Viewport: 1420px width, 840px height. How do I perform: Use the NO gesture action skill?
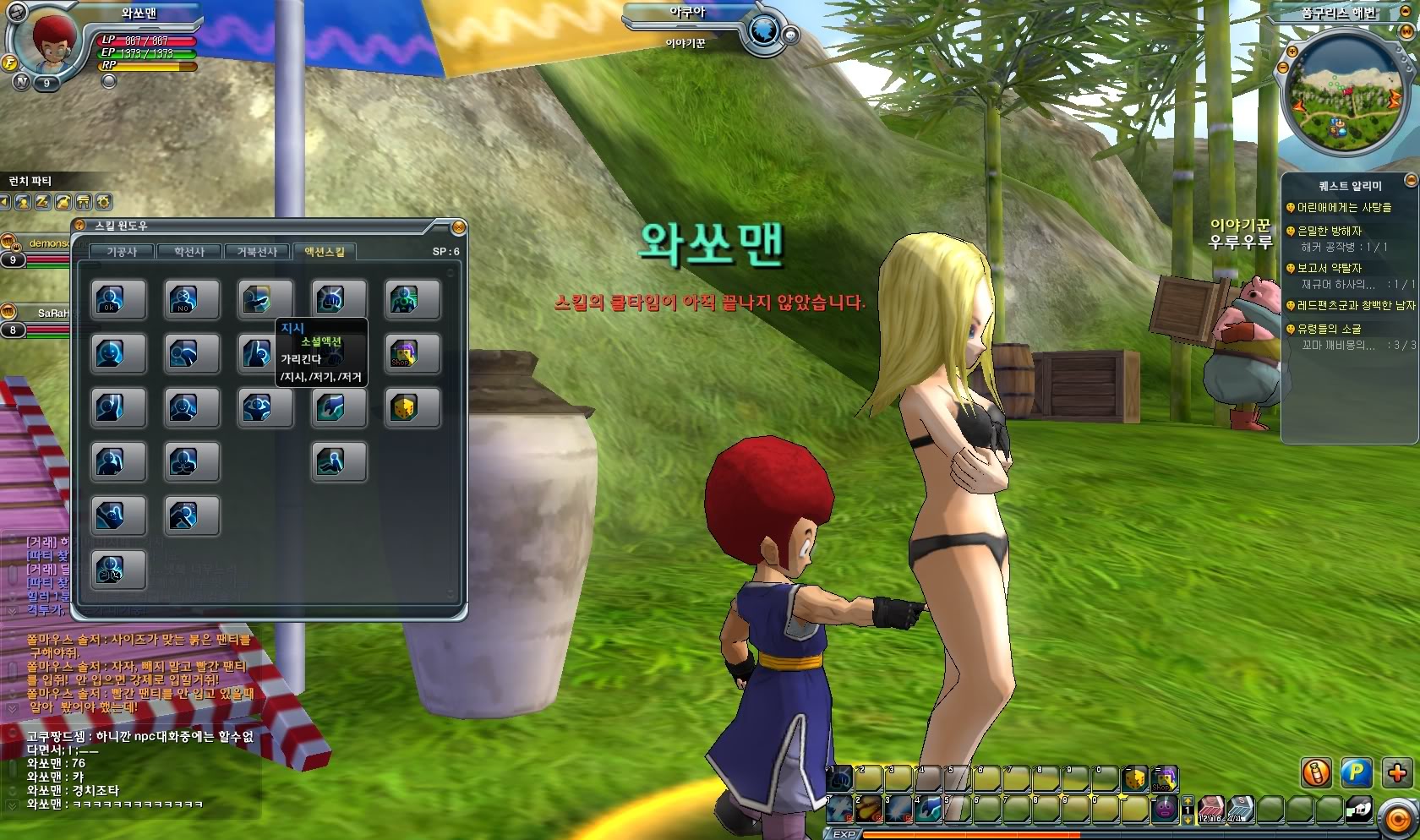[183, 299]
